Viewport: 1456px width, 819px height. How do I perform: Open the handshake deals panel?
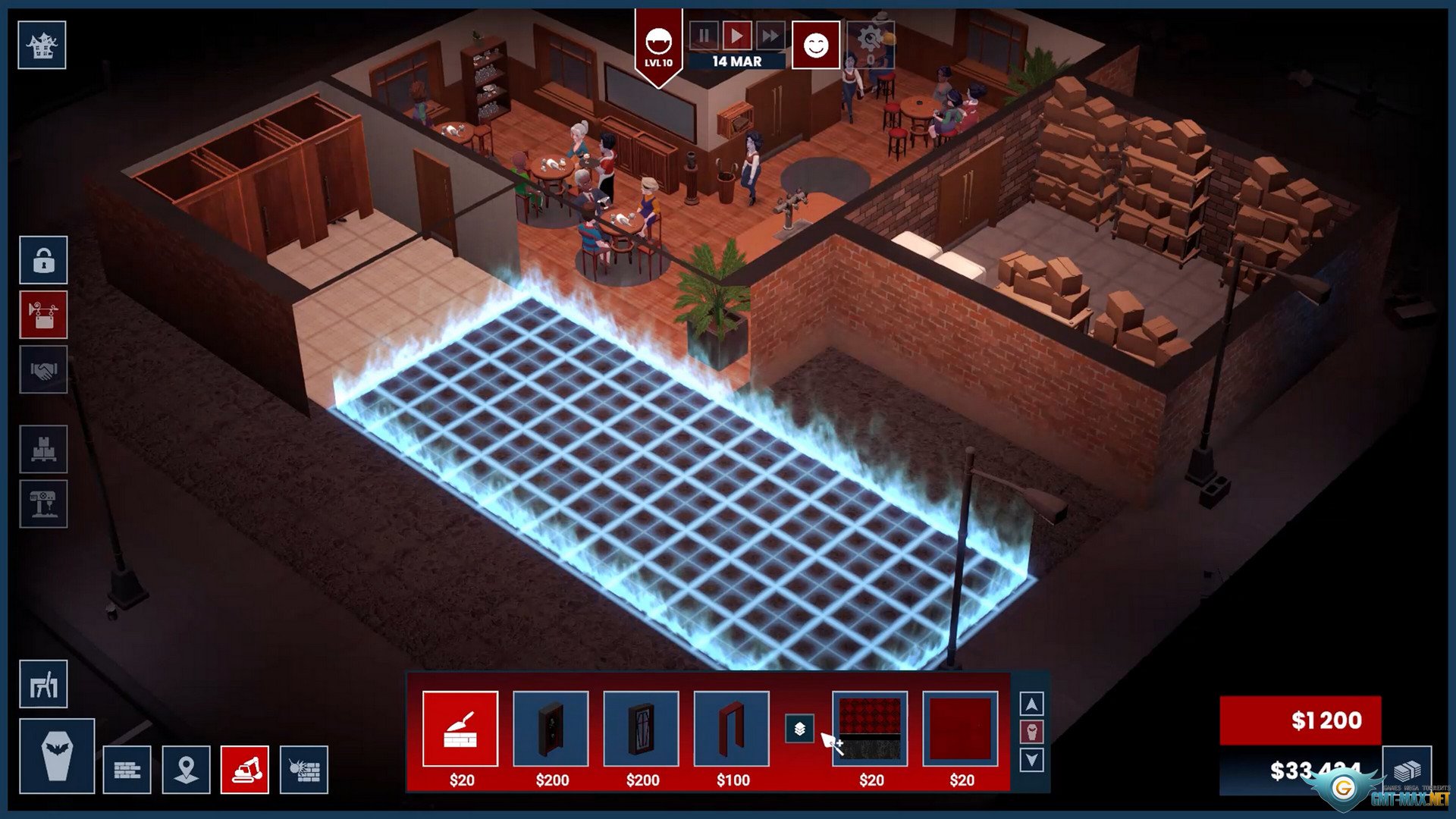43,369
